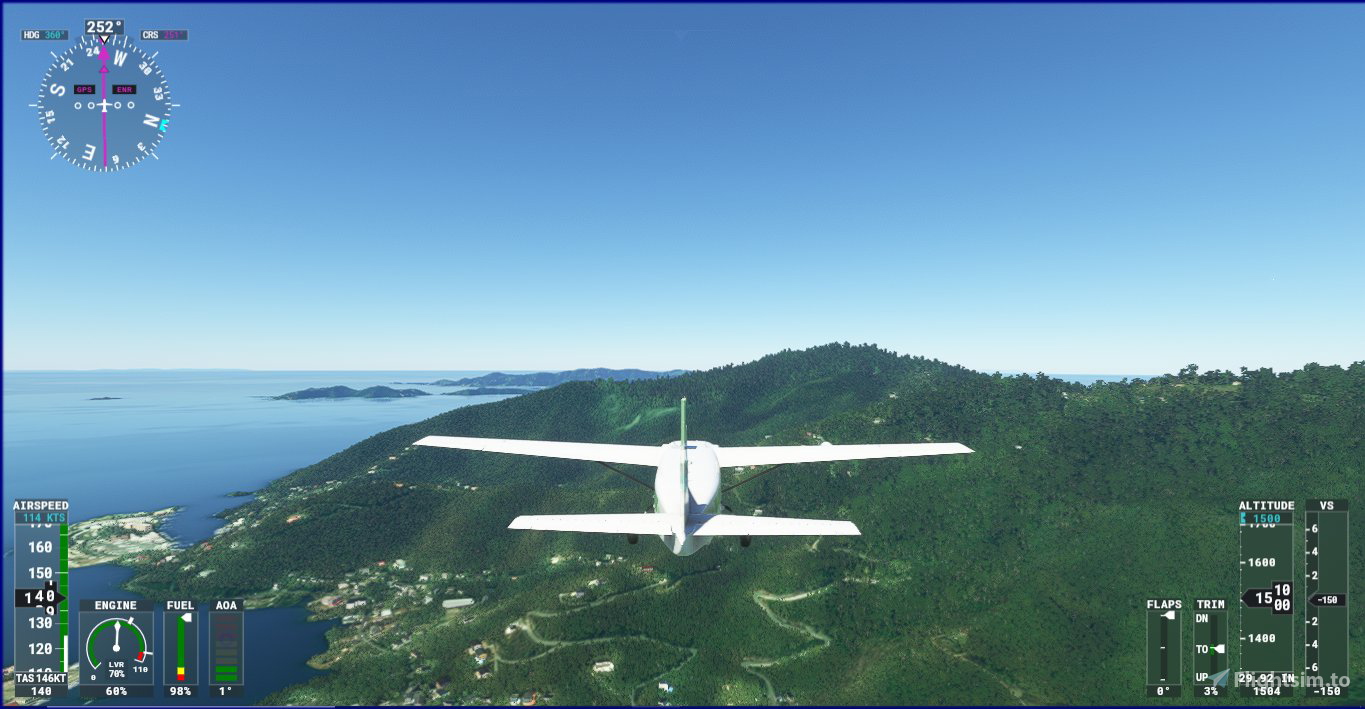Open the ENGINE throttle gauge

click(116, 648)
